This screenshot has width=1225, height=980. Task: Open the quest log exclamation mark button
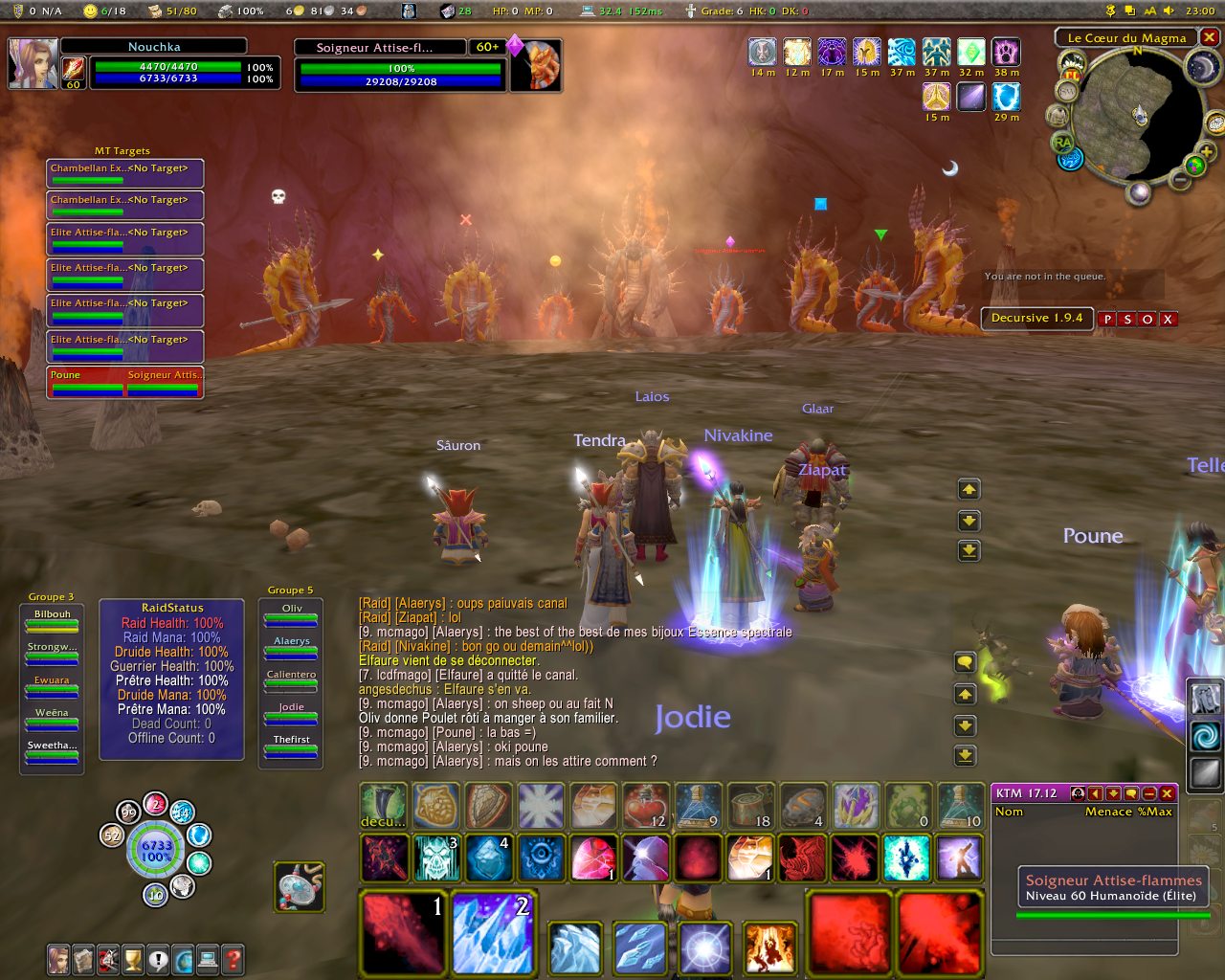(158, 959)
